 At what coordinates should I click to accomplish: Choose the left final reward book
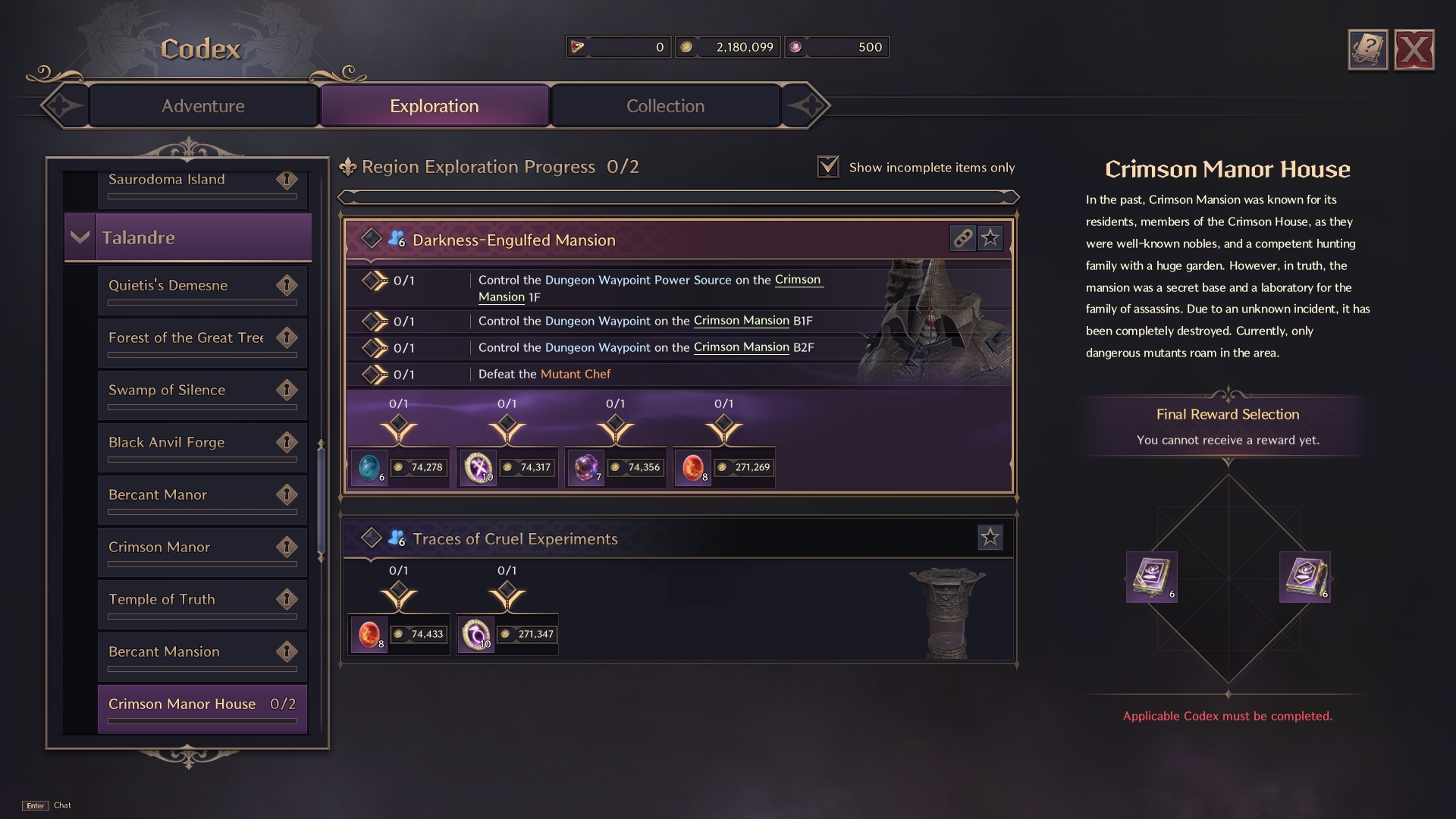click(1151, 577)
